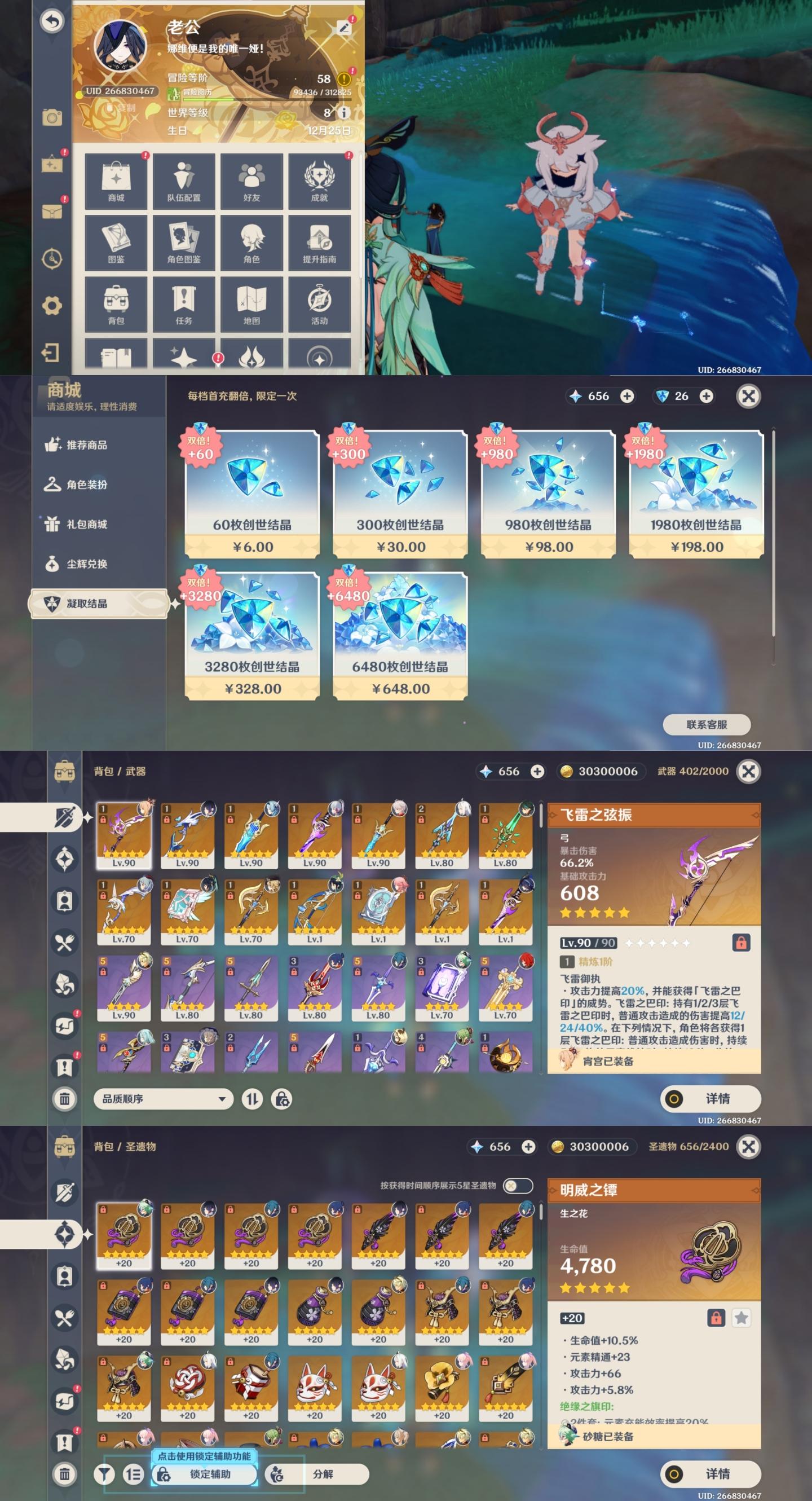
Task: Choose the 尘辉兑换 shop category
Action: [x=86, y=564]
